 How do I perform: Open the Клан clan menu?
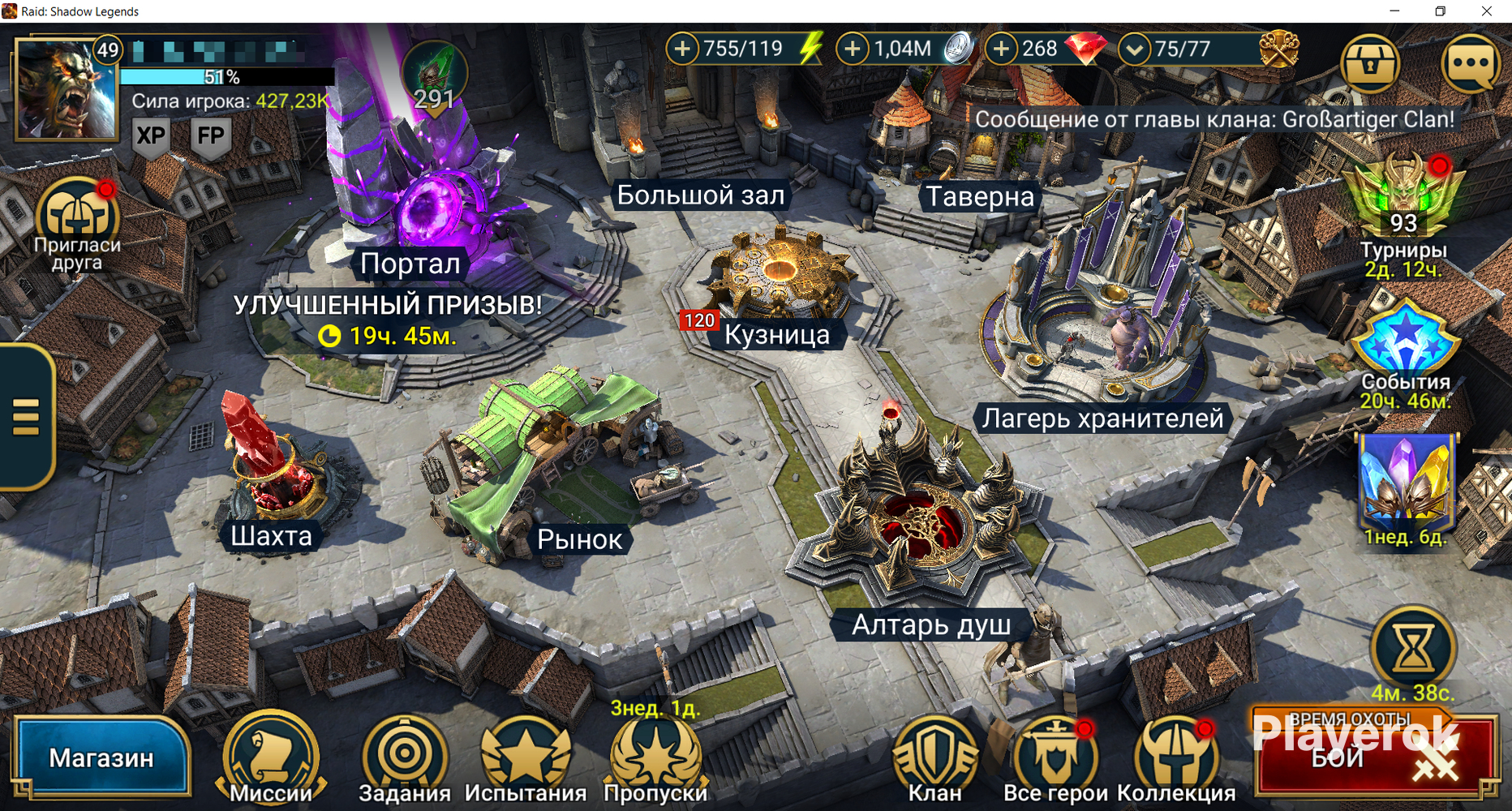point(935,758)
